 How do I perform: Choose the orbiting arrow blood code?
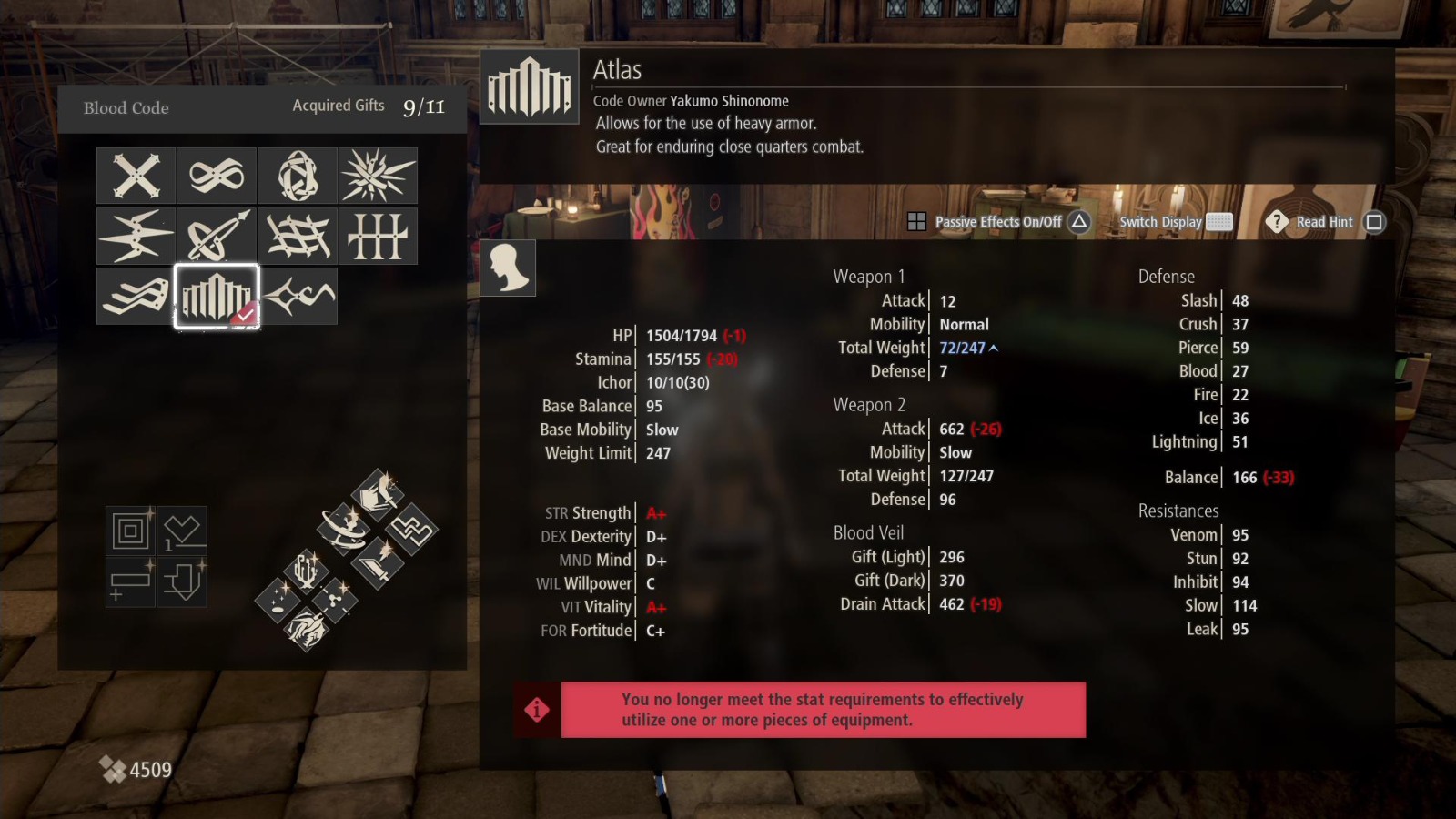216,235
